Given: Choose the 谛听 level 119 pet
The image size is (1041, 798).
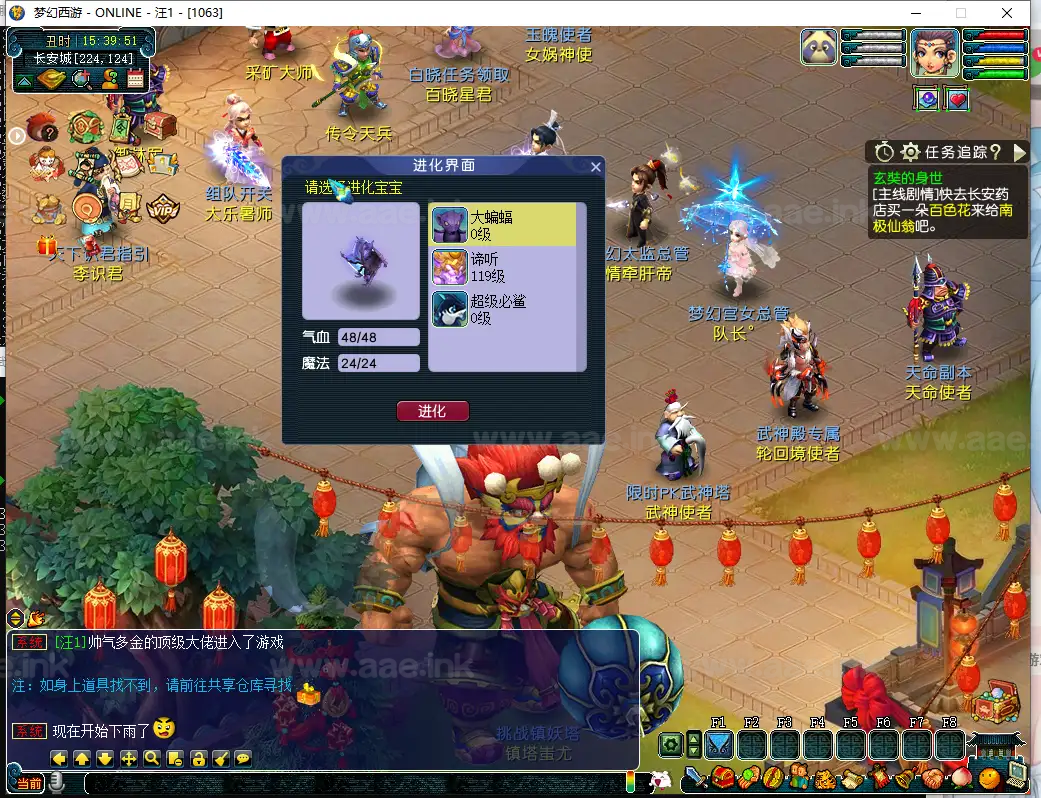Looking at the screenshot, I should (x=504, y=267).
